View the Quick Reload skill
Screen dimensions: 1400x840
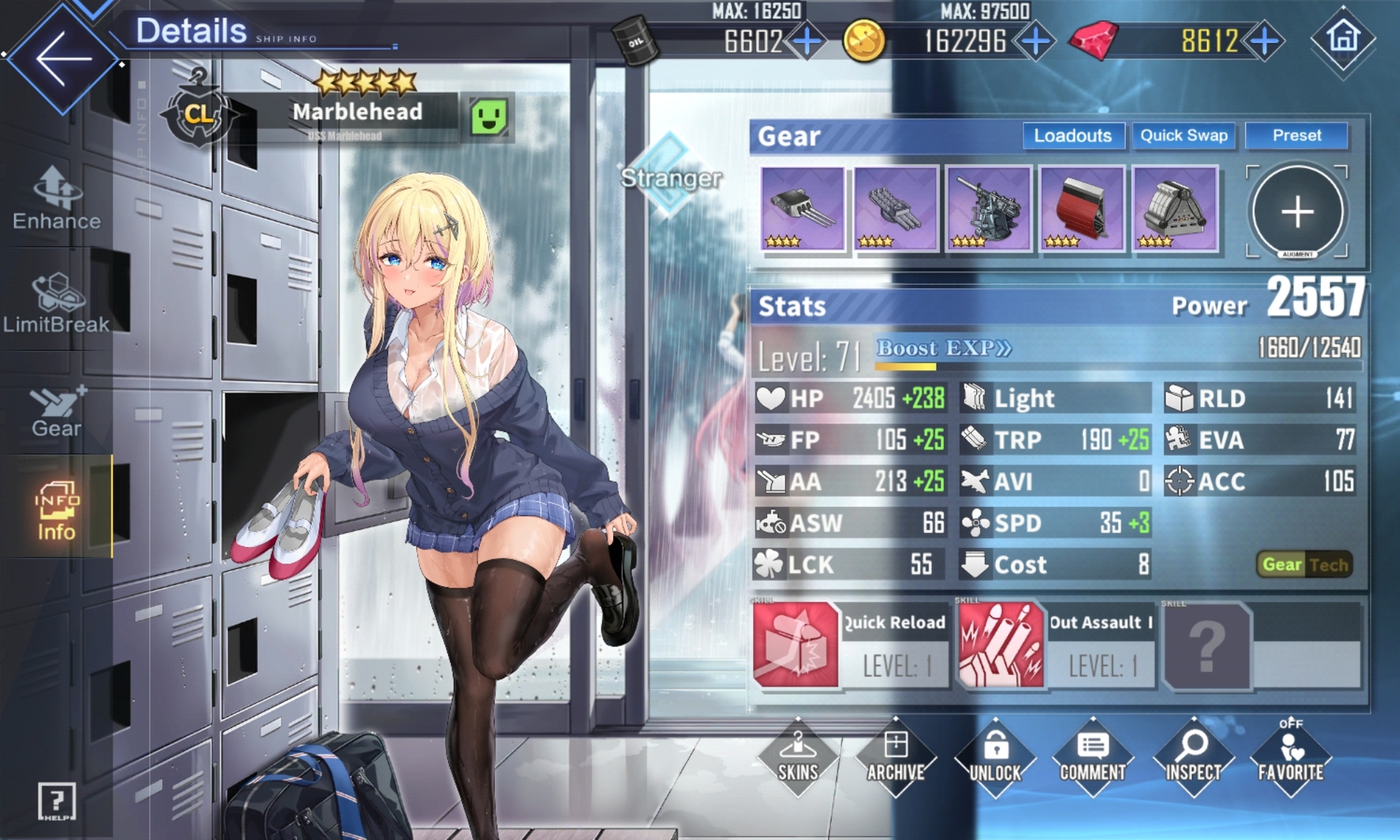pyautogui.click(x=796, y=645)
